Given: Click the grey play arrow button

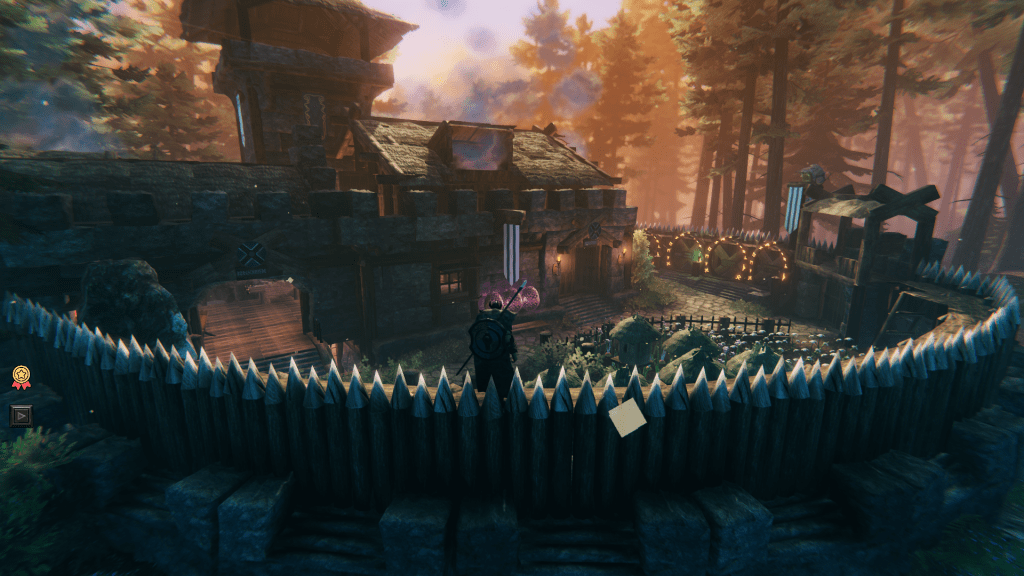Looking at the screenshot, I should click(21, 414).
